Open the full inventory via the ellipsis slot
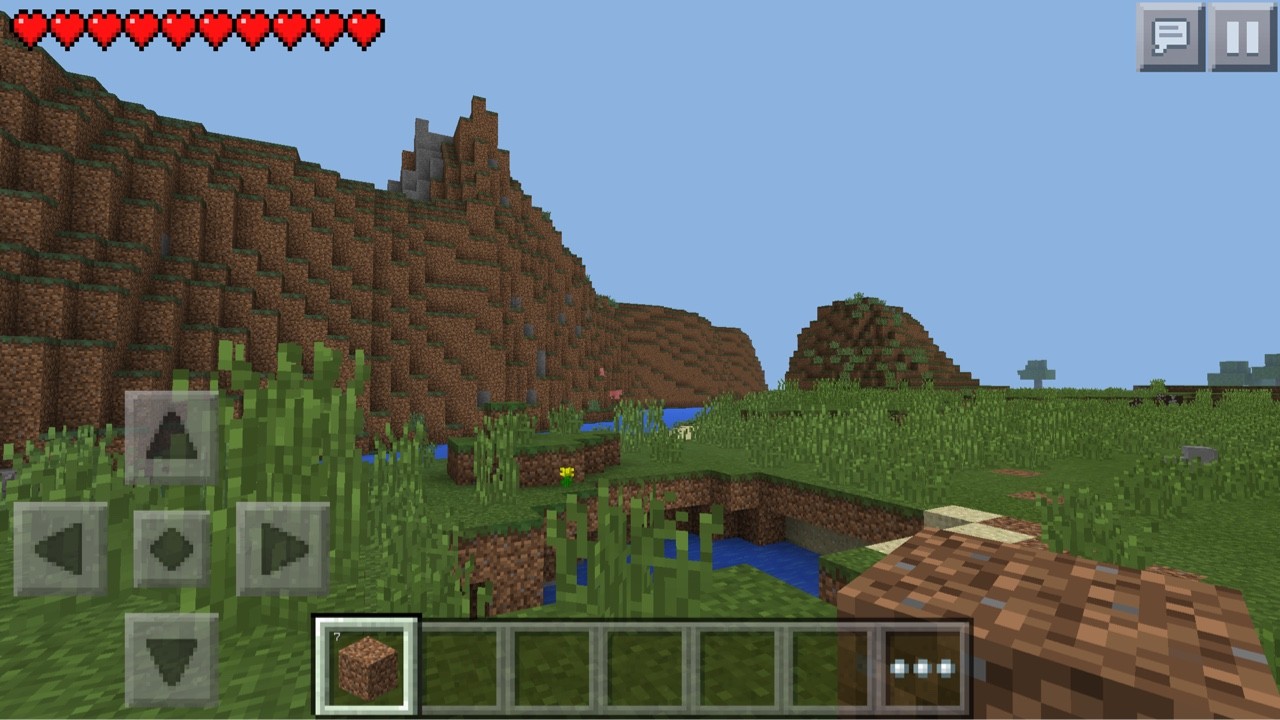Image resolution: width=1280 pixels, height=720 pixels. pos(921,668)
